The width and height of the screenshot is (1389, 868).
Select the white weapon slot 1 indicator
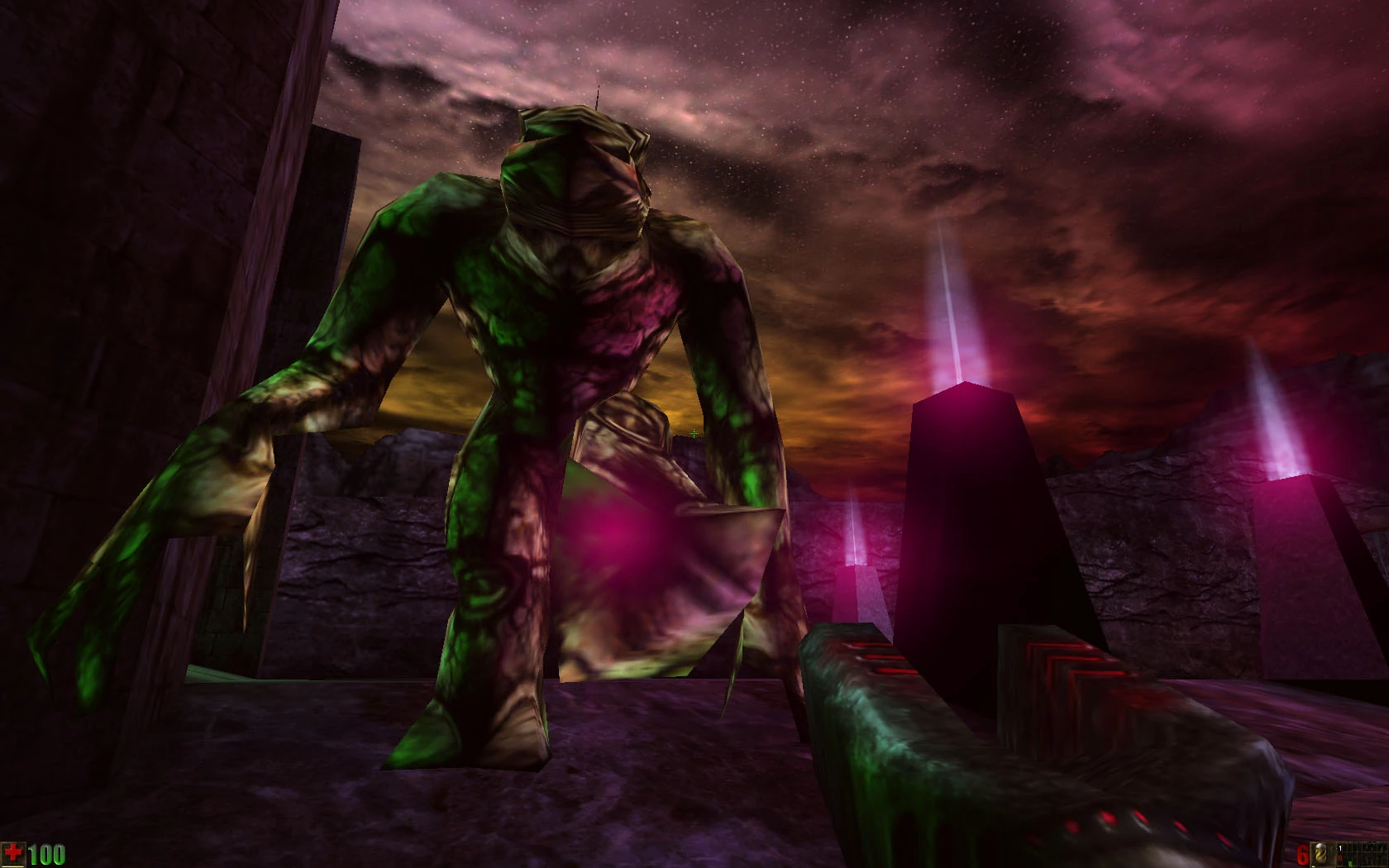1340,848
